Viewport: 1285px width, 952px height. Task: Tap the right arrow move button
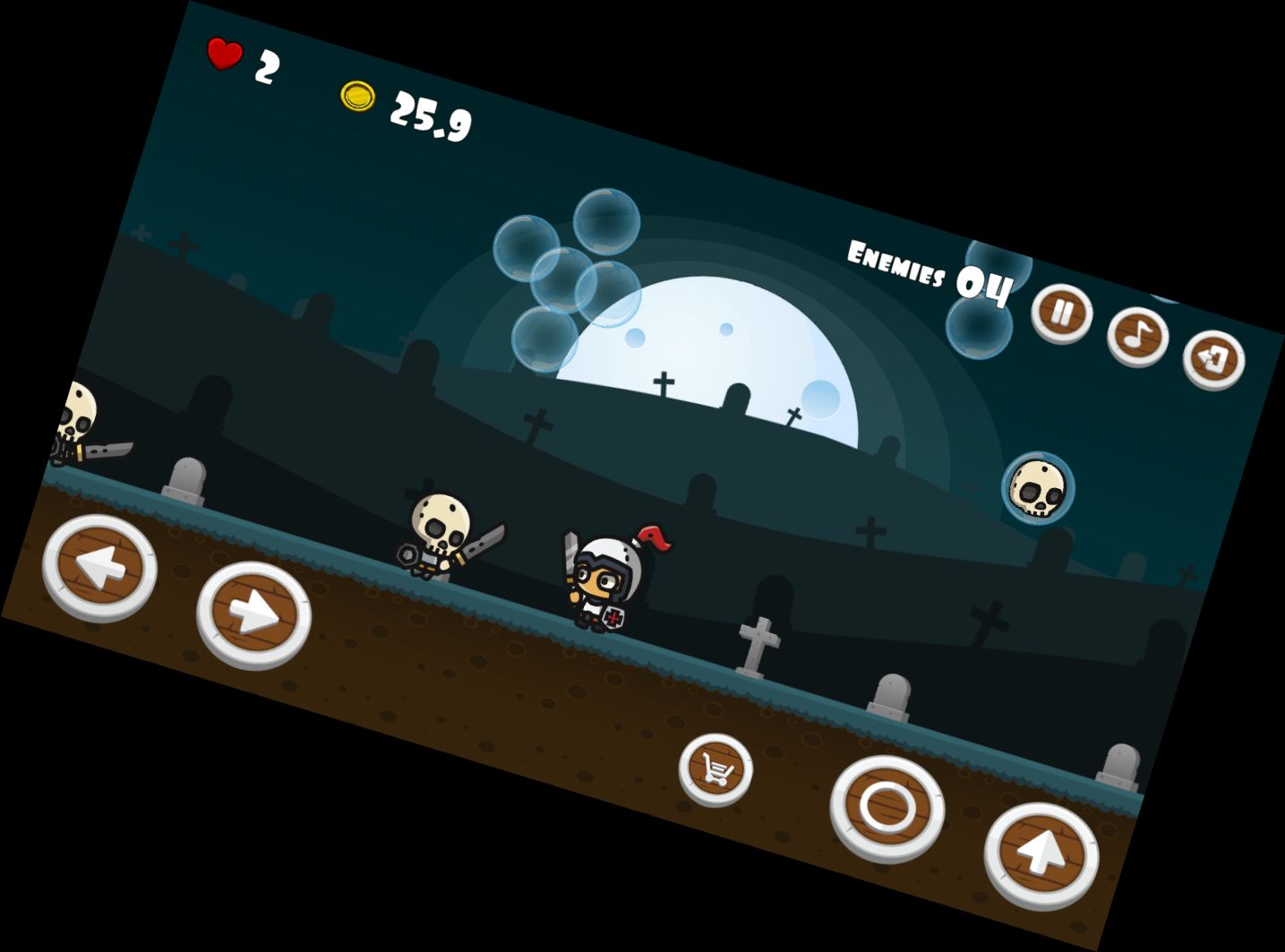[x=253, y=614]
